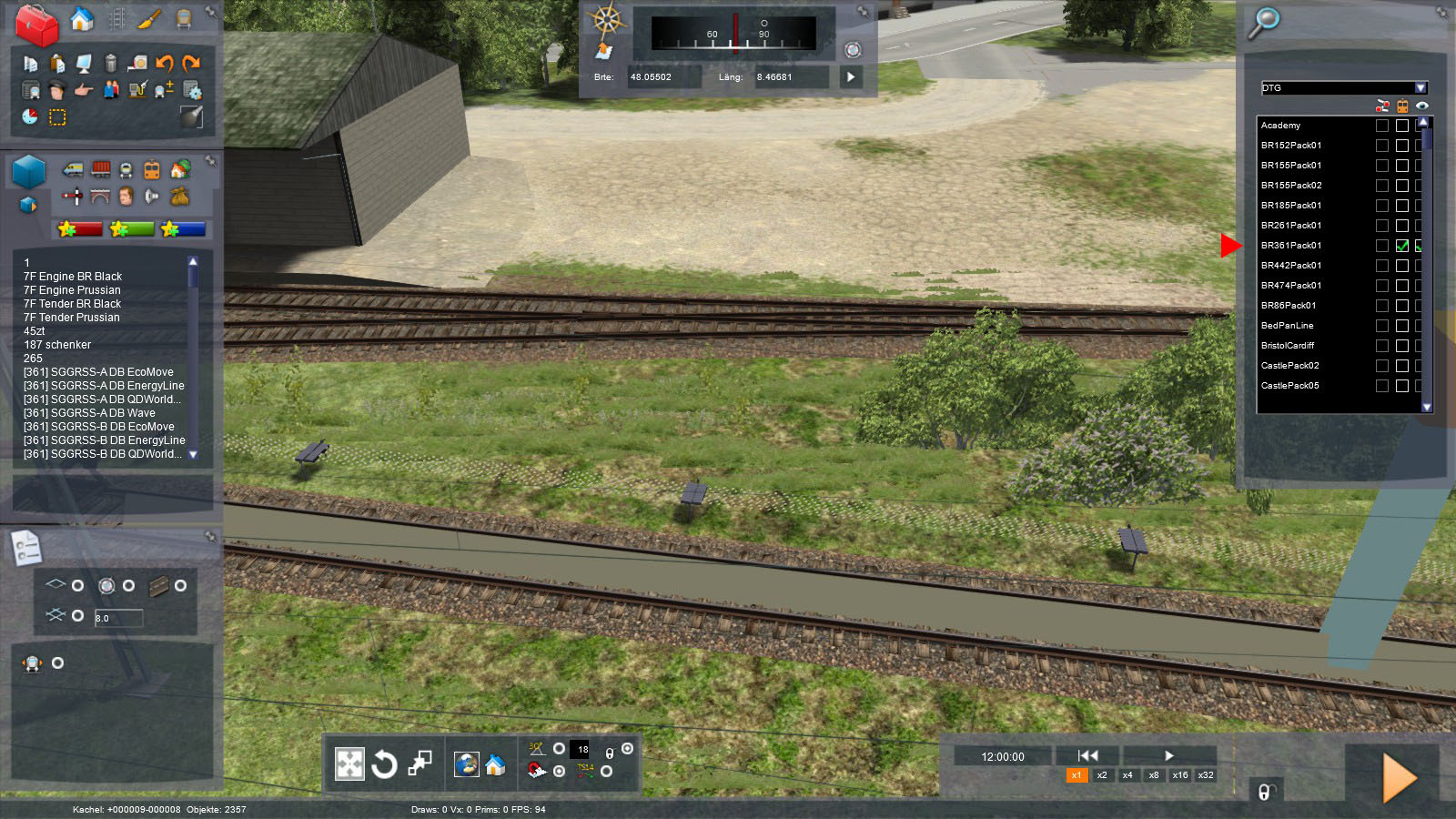
Task: Select '7F Engine BR Black' from list
Action: tap(73, 277)
